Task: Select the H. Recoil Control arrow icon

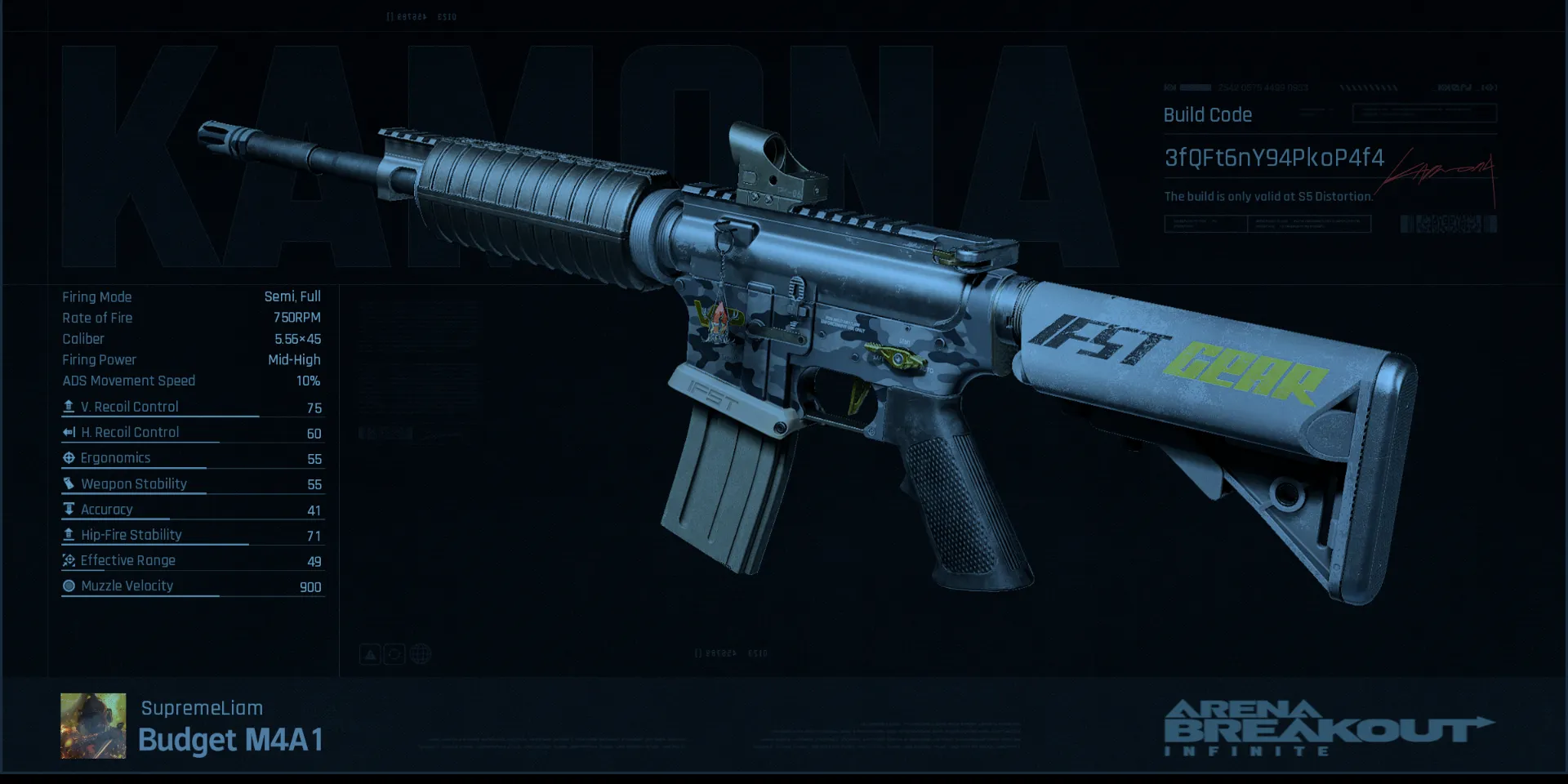Action: pyautogui.click(x=69, y=431)
